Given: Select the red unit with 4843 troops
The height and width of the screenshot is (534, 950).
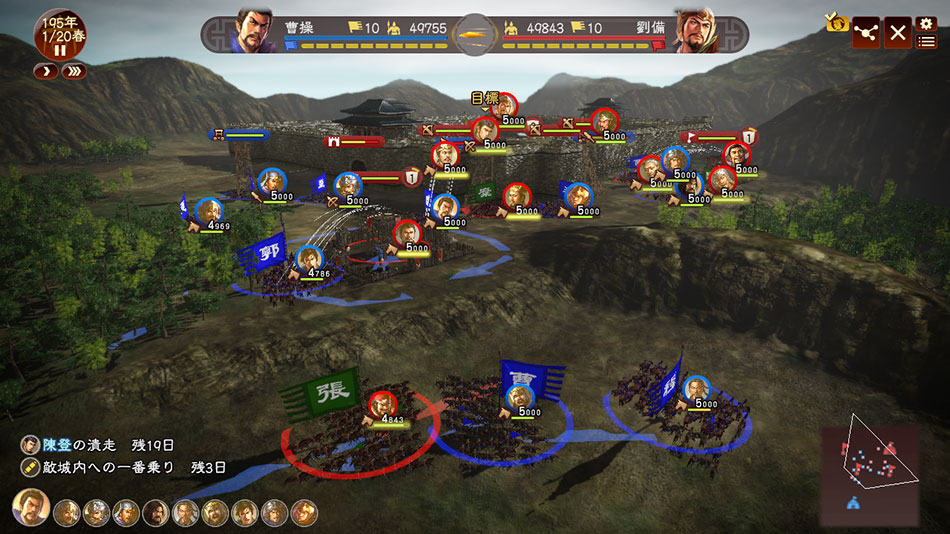Looking at the screenshot, I should [382, 405].
